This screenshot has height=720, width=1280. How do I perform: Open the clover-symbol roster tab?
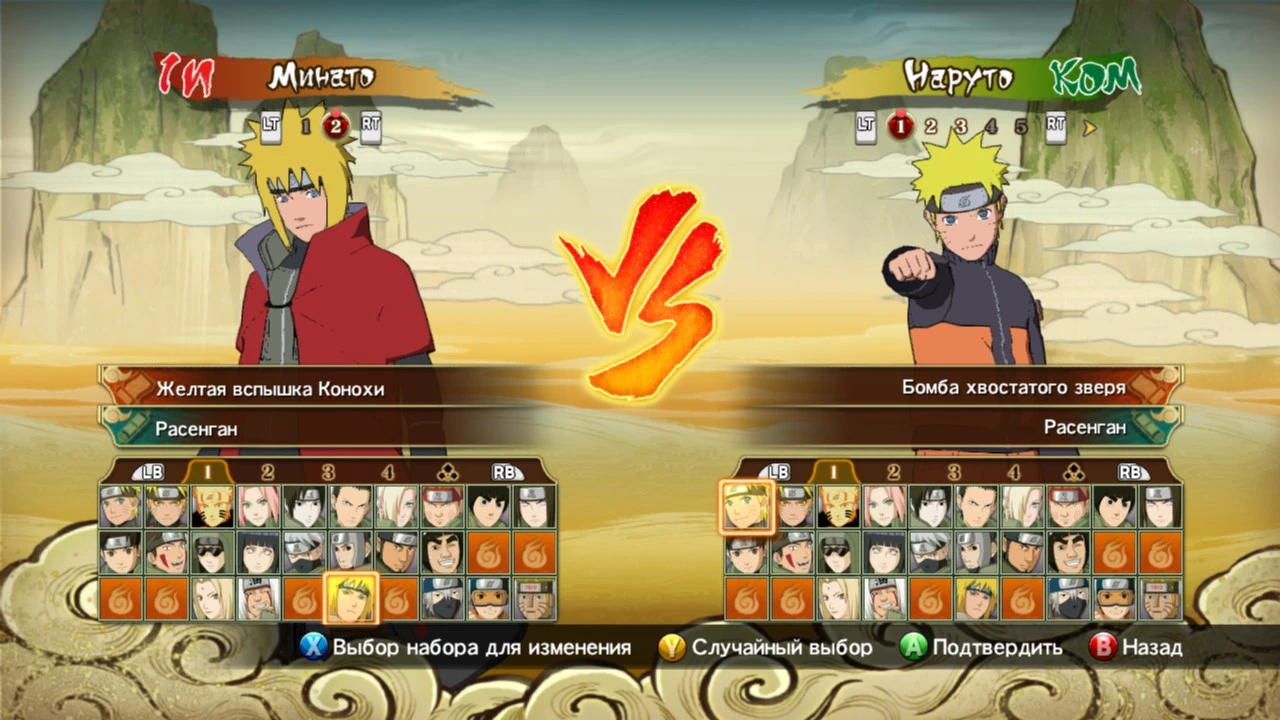click(x=446, y=471)
